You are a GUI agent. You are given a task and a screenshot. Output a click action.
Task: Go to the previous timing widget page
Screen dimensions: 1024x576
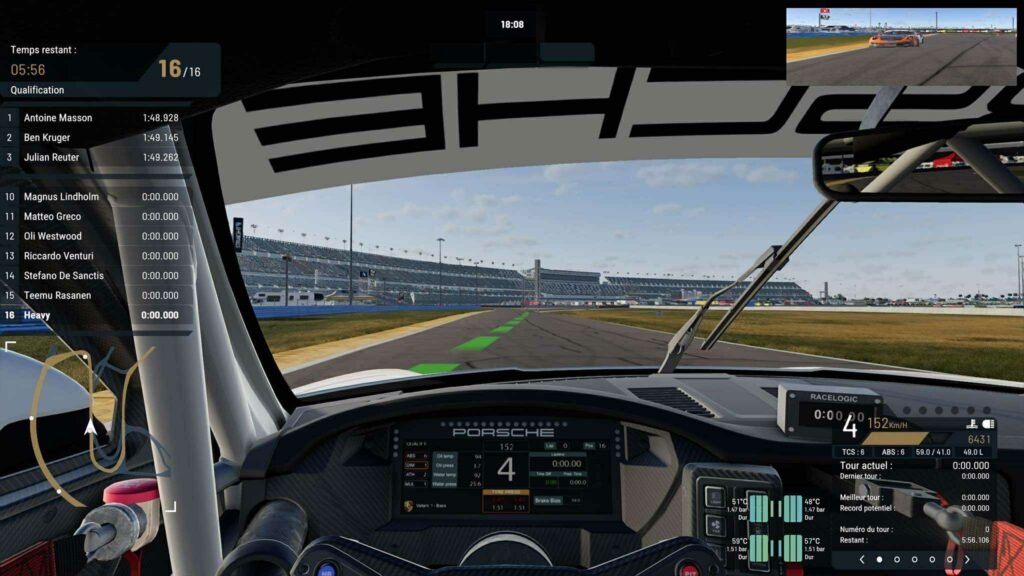tap(862, 560)
